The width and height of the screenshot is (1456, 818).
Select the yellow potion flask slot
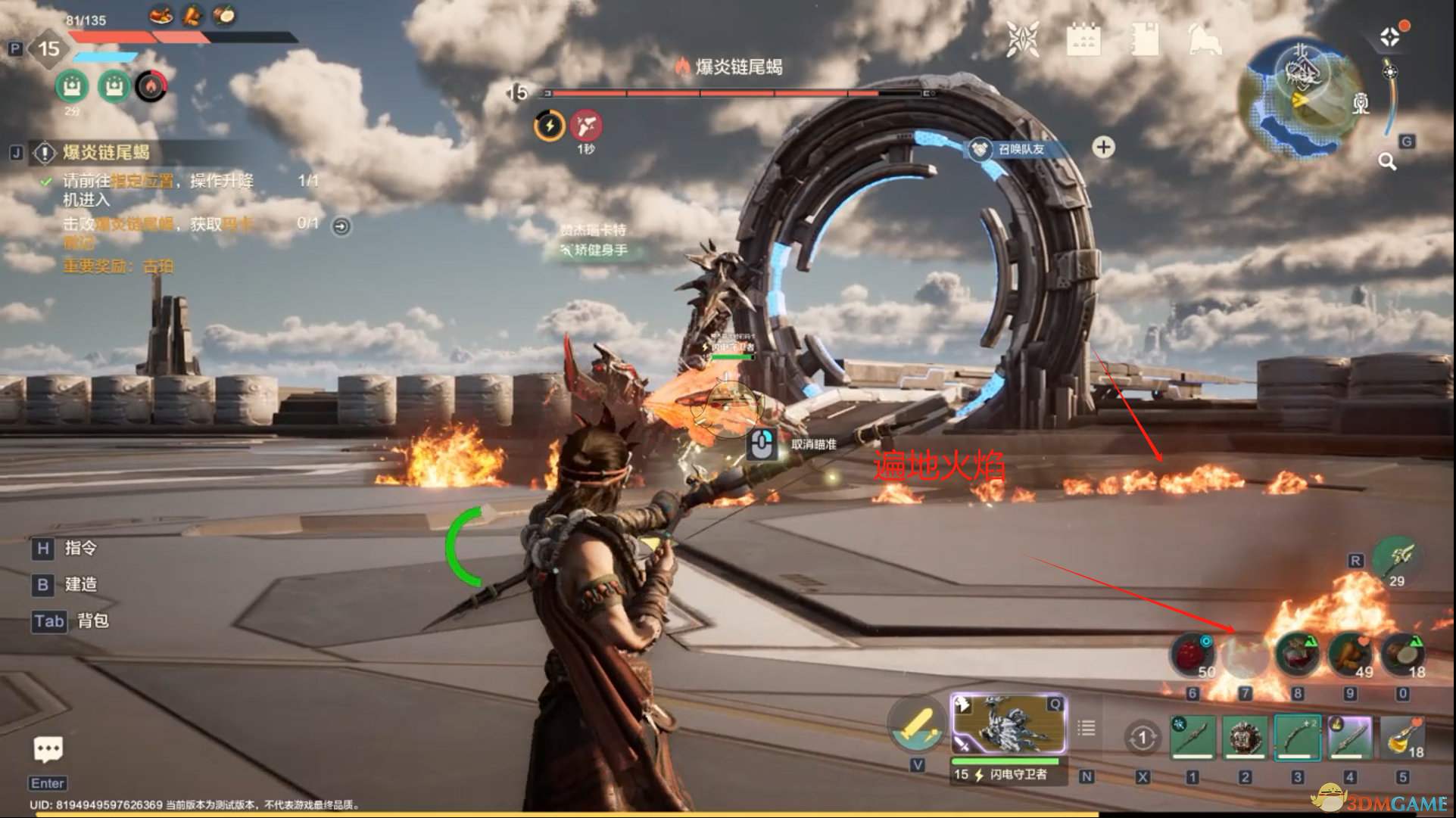(x=1403, y=737)
